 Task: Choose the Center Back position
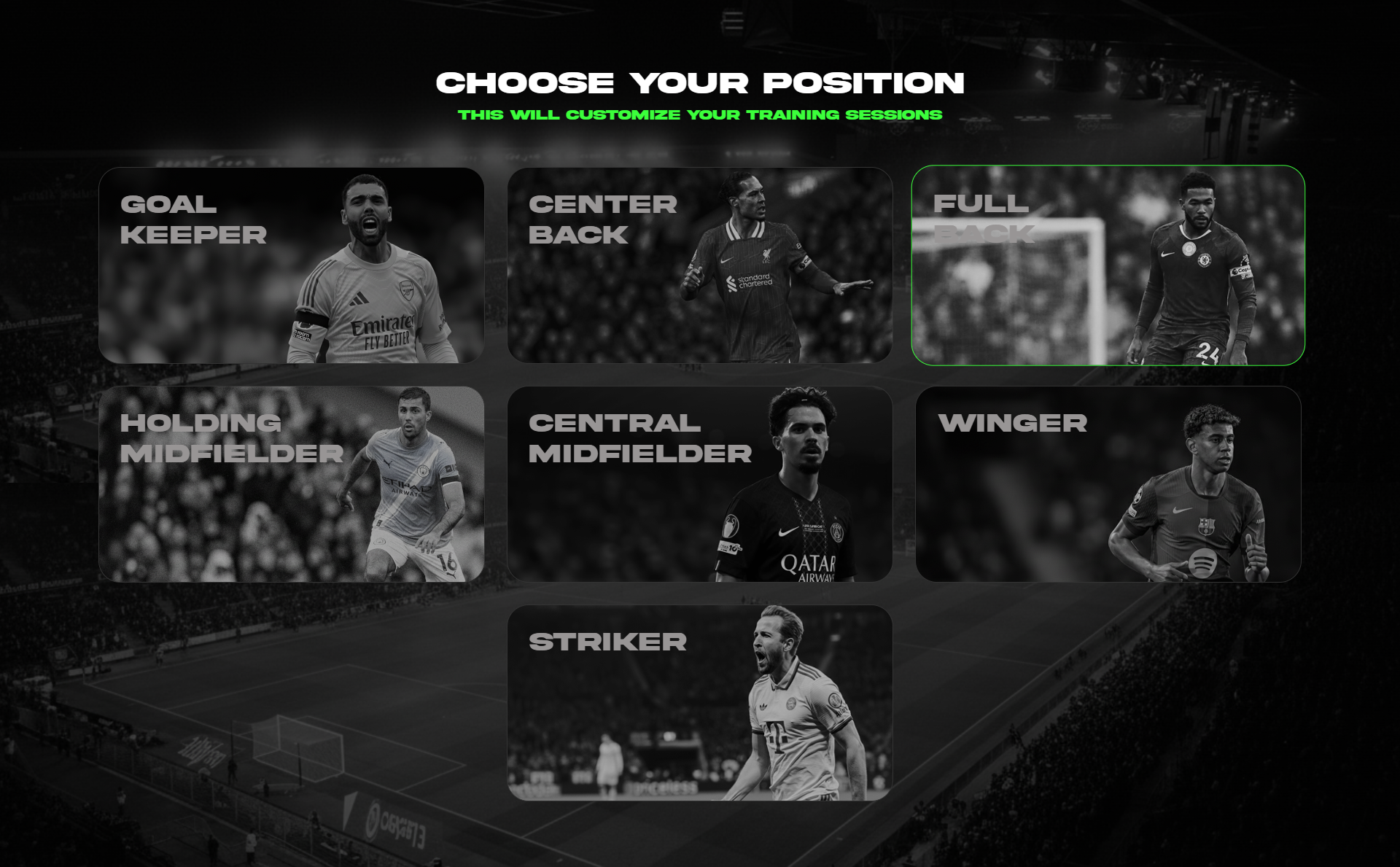[x=700, y=266]
